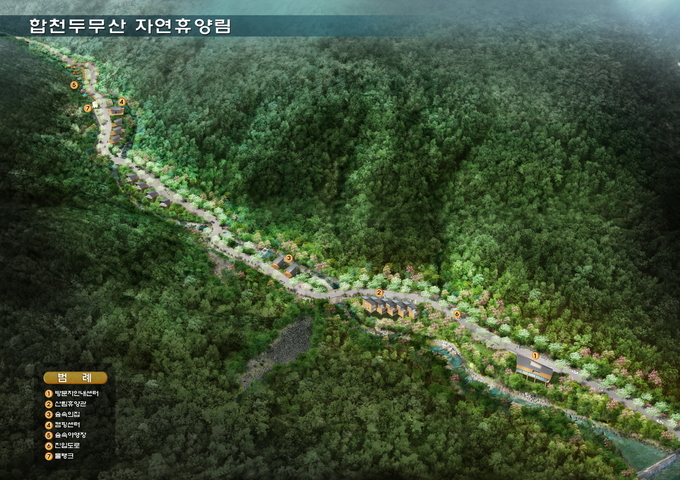Click the number 1 marker on the map

pyautogui.click(x=534, y=355)
